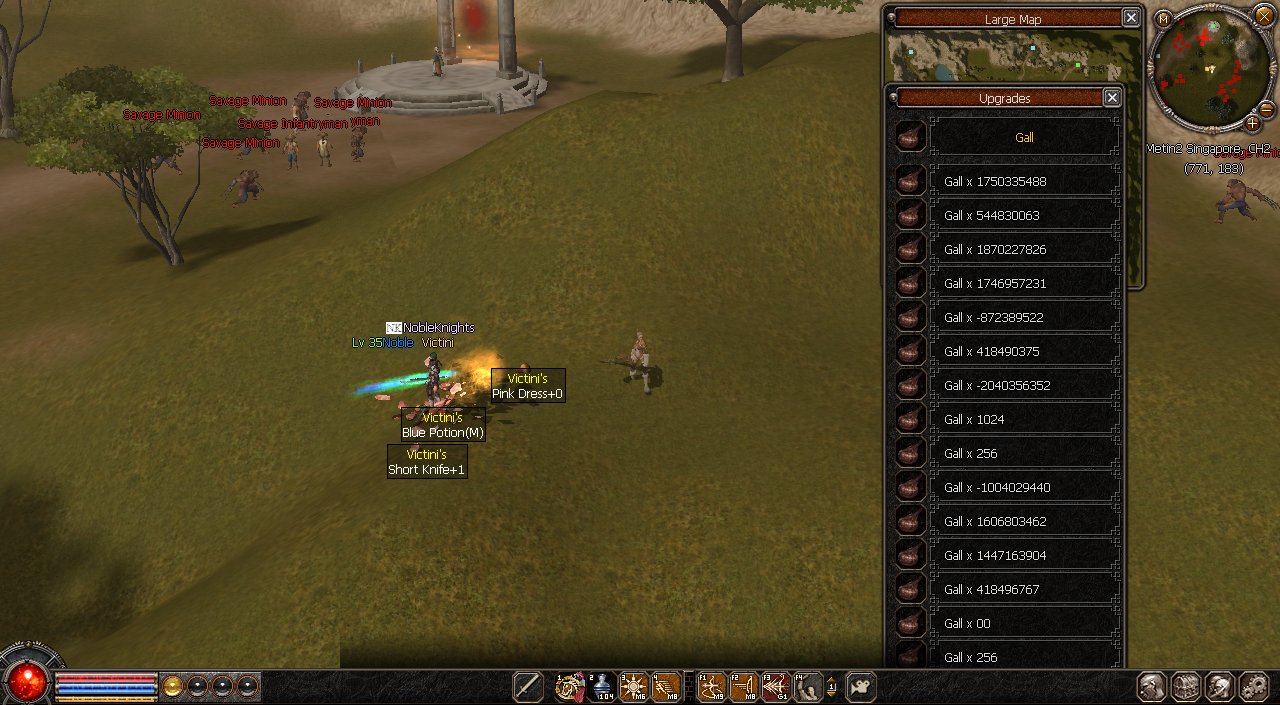
Task: Toggle the camera view icon
Action: point(860,687)
